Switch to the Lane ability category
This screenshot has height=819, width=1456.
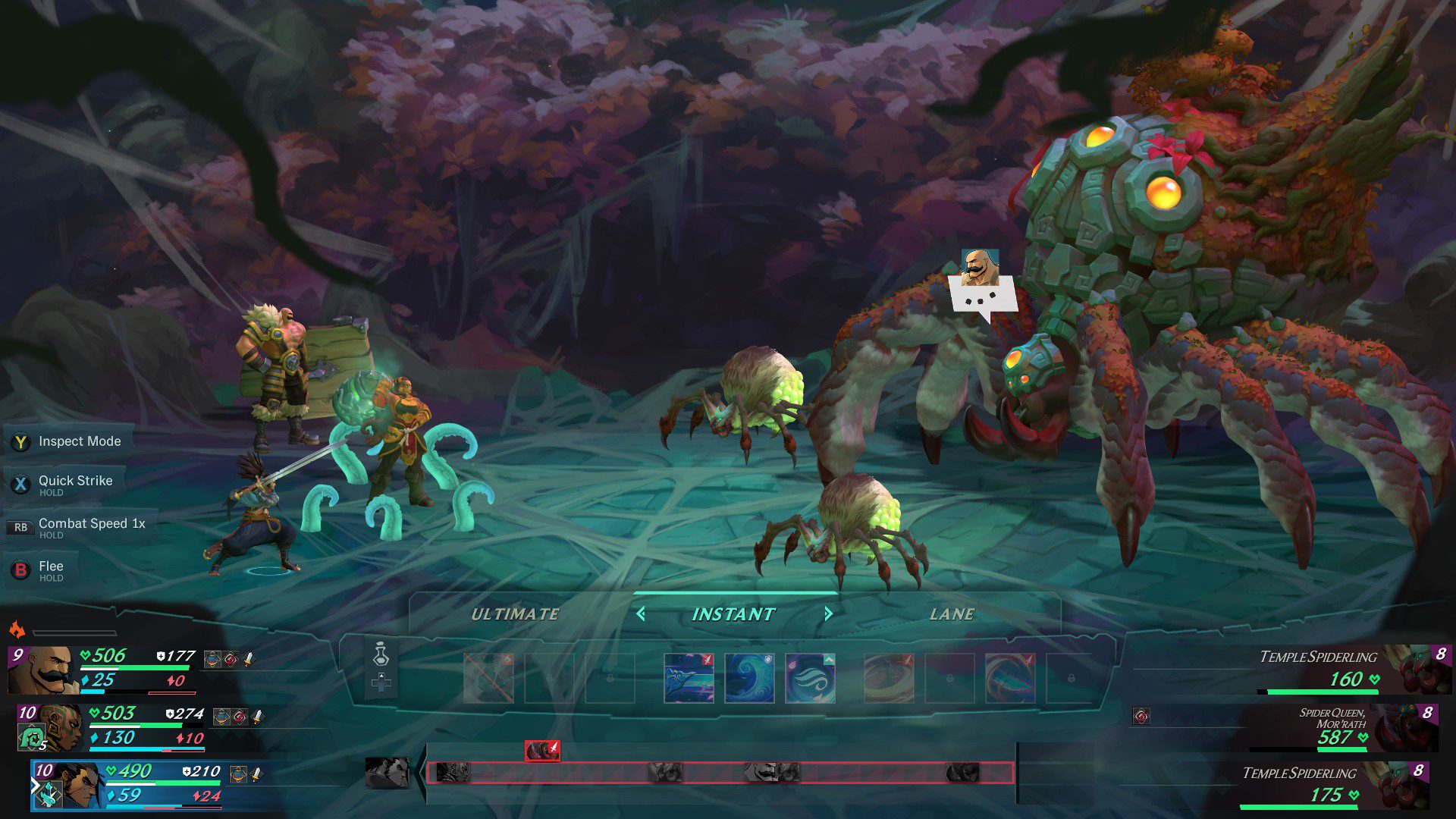pyautogui.click(x=952, y=614)
